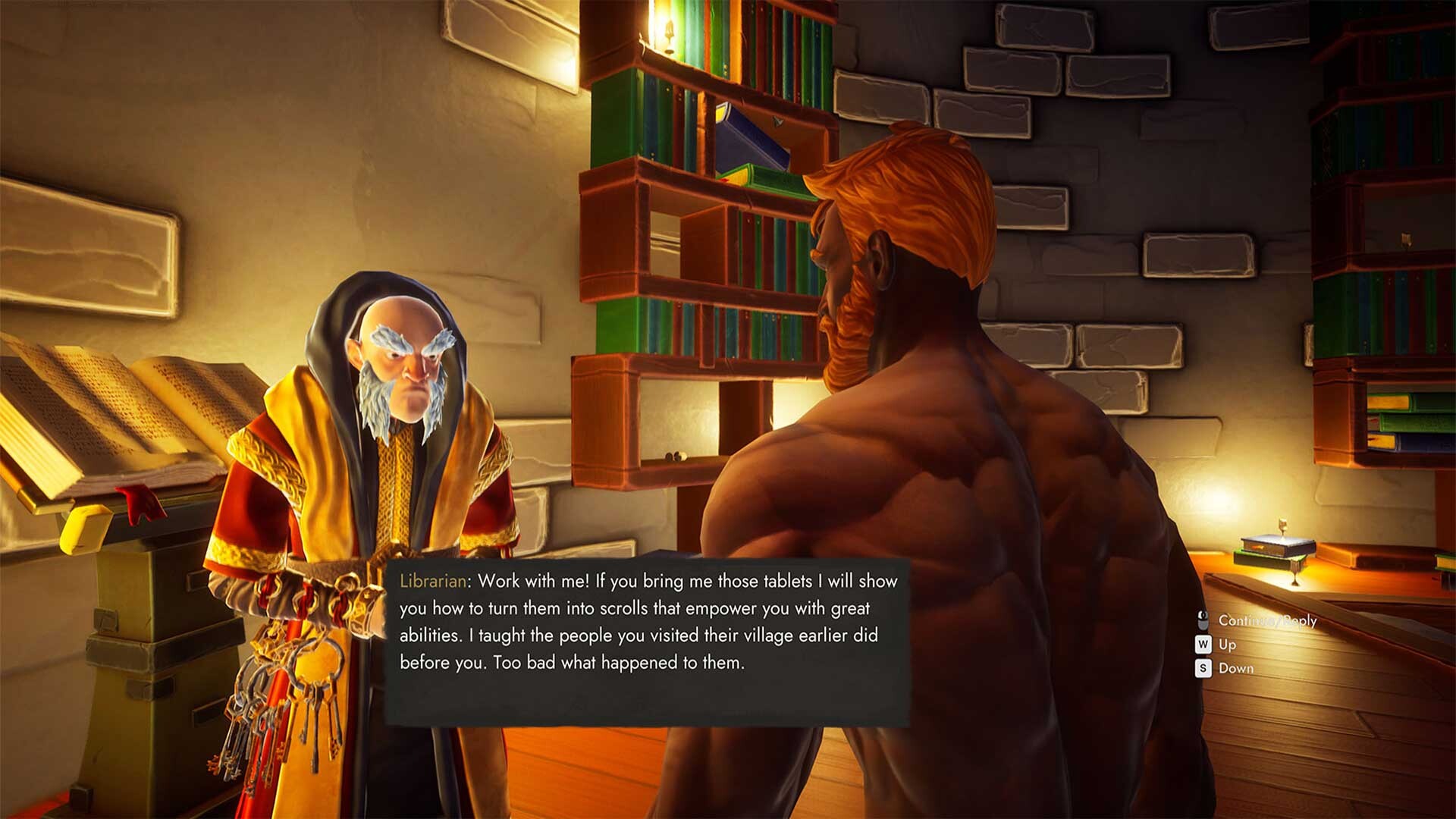Click the S key icon for Down
This screenshot has height=819, width=1456.
coord(1203,669)
